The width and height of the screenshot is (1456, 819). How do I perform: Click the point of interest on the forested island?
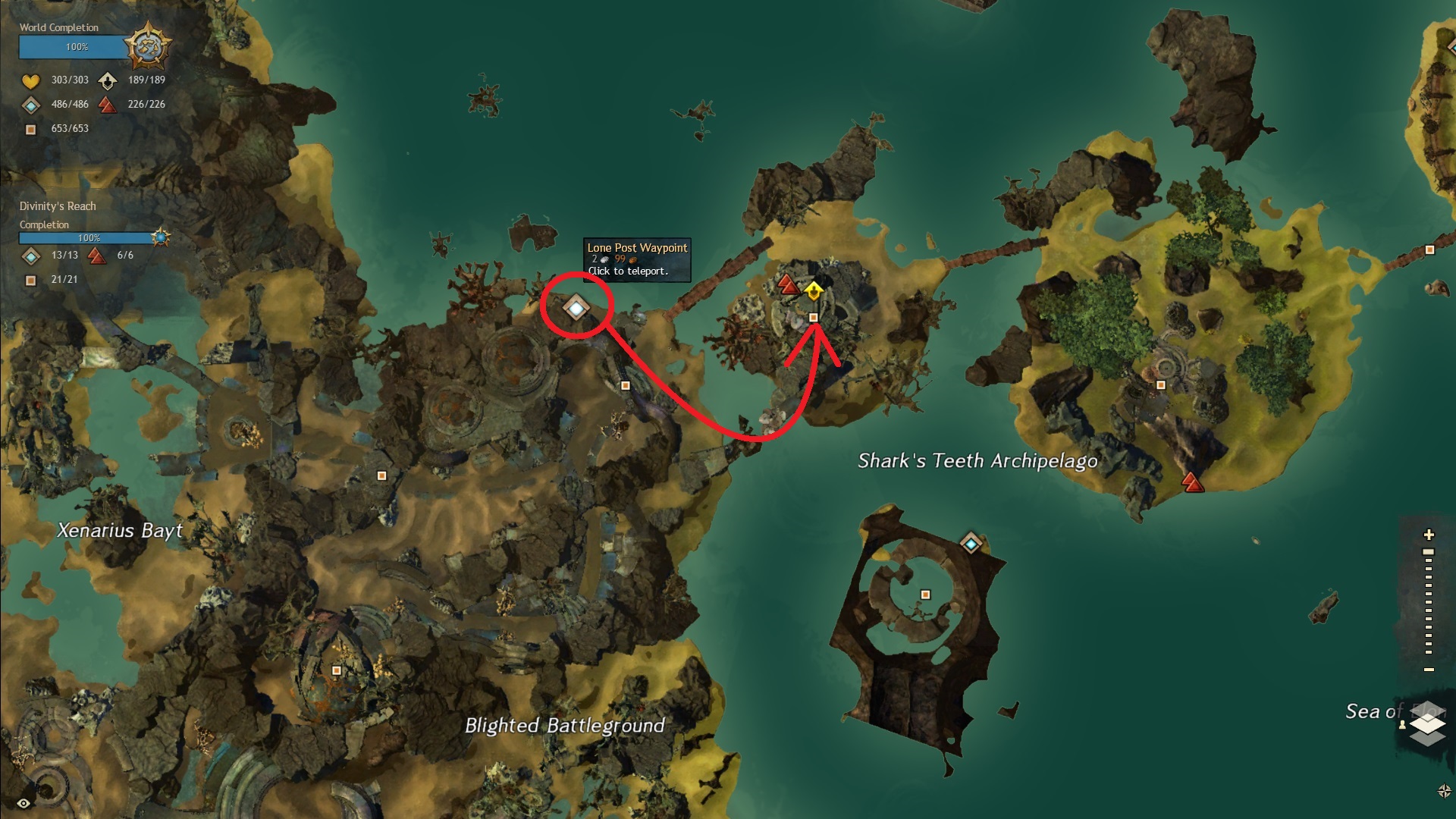coord(1160,385)
